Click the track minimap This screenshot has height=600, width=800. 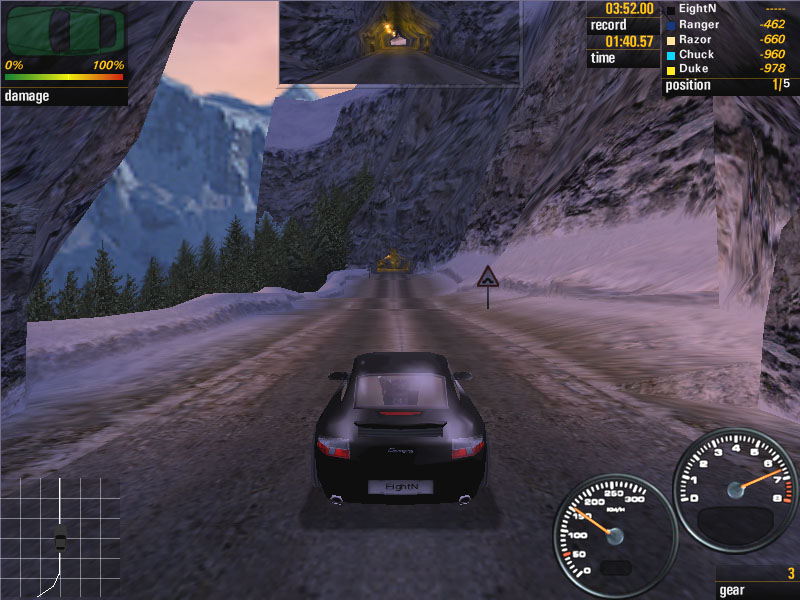pos(60,536)
